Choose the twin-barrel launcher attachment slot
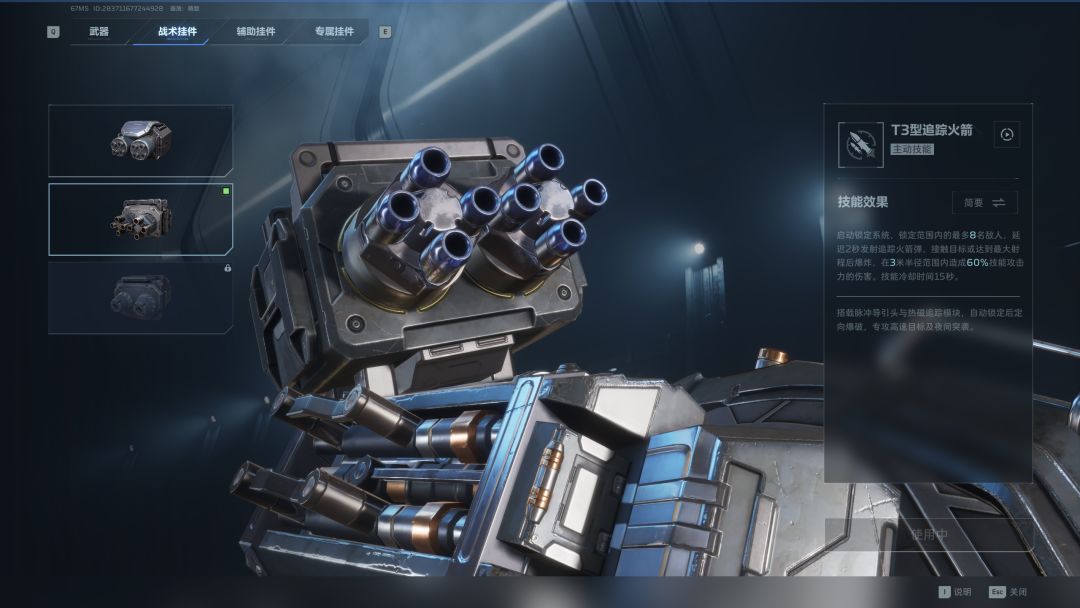Viewport: 1080px width, 608px height. coord(140,141)
